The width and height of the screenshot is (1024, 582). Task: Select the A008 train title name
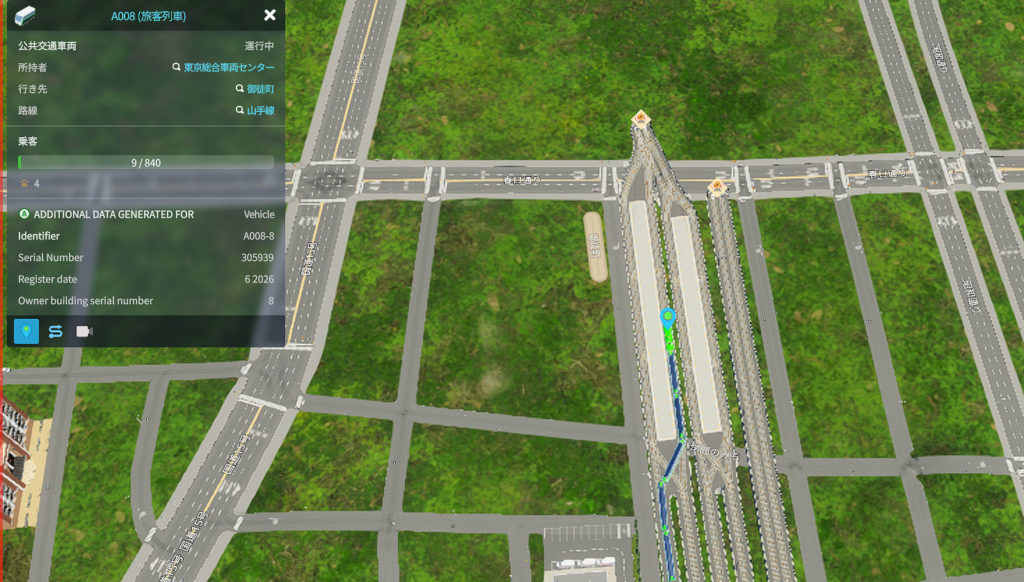pos(148,16)
